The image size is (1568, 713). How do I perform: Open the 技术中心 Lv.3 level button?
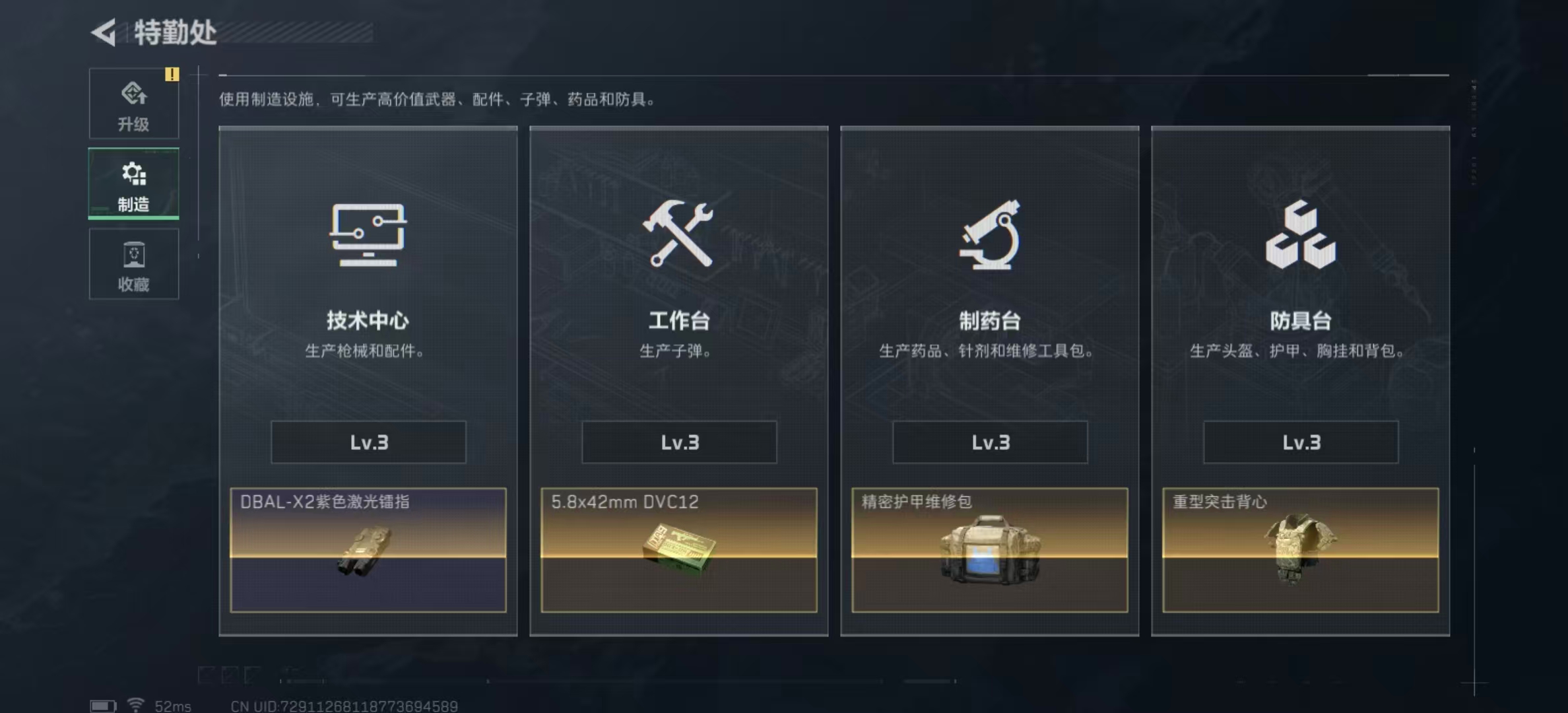368,442
